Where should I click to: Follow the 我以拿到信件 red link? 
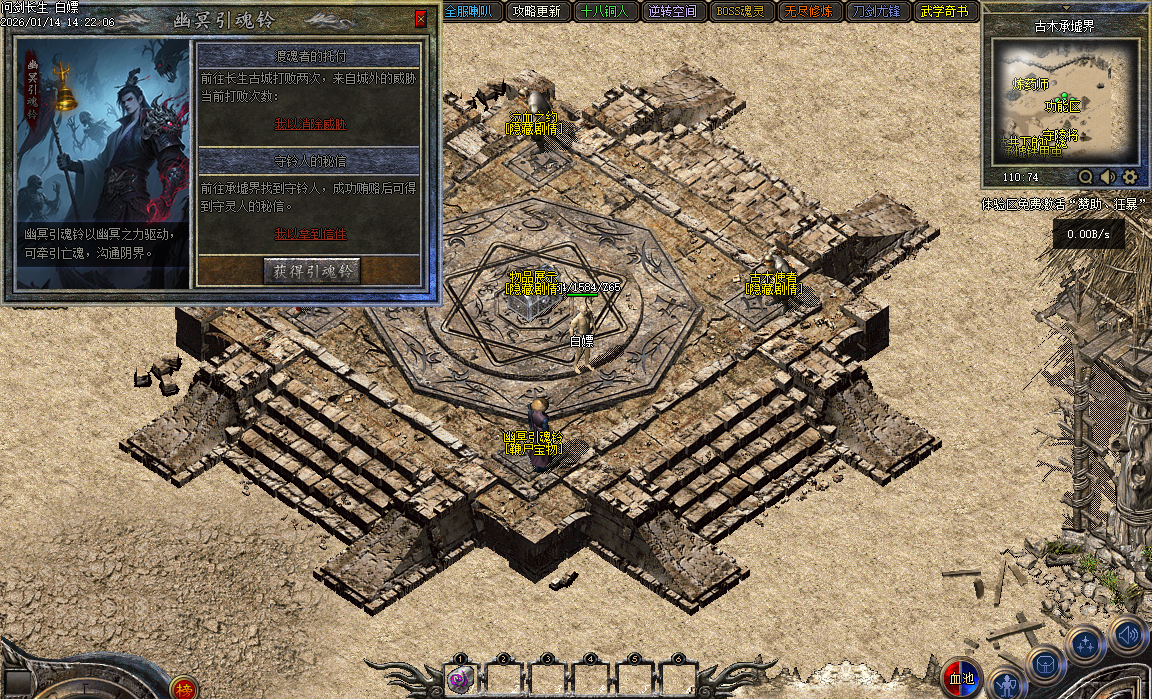click(310, 233)
